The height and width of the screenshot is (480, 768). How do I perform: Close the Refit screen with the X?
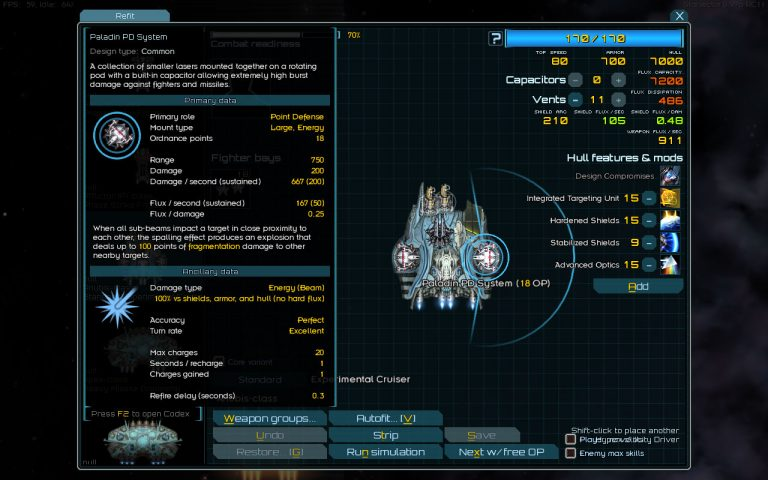pyautogui.click(x=679, y=16)
